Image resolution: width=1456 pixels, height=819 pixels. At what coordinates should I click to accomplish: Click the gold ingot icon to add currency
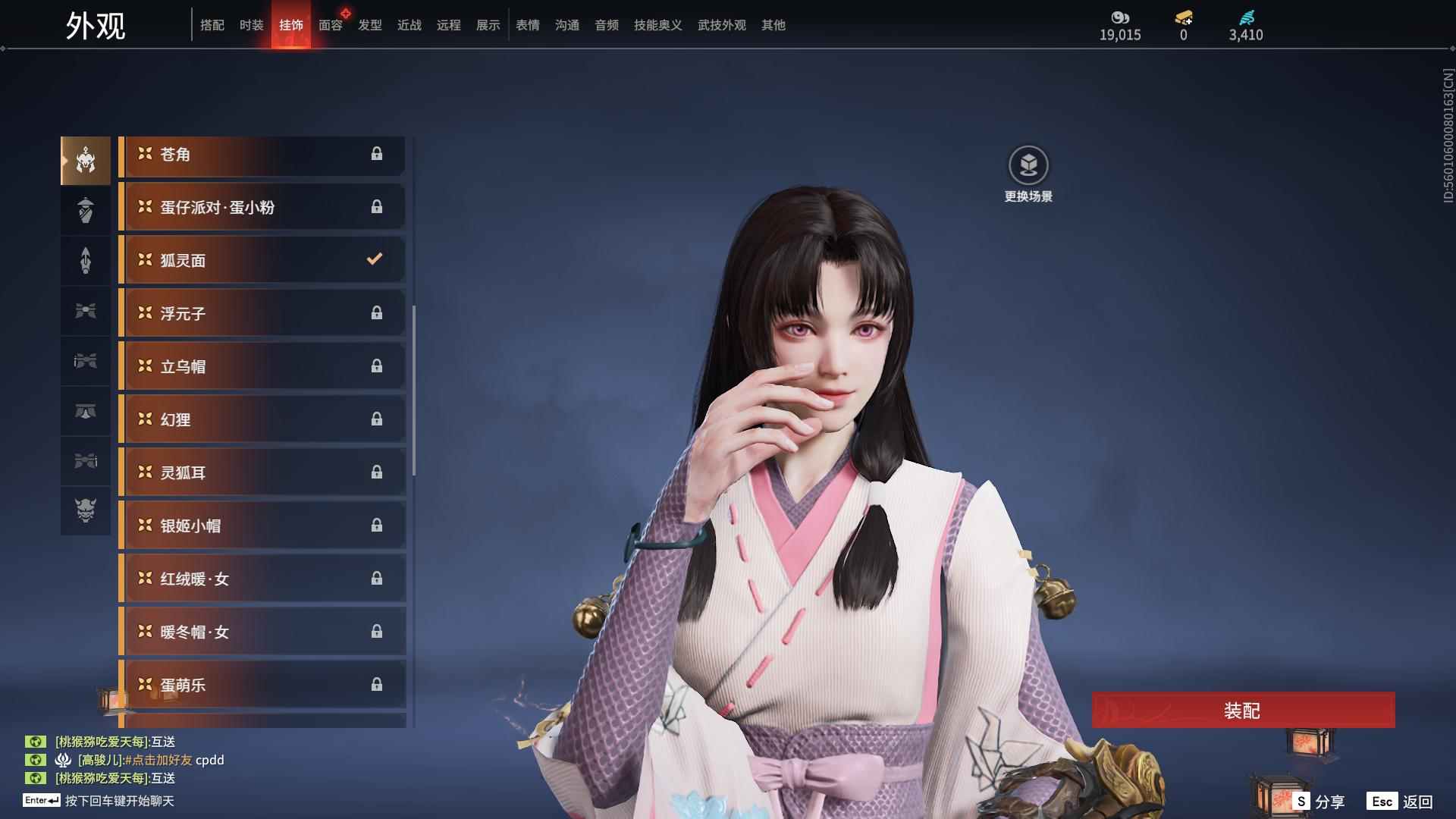[1182, 18]
